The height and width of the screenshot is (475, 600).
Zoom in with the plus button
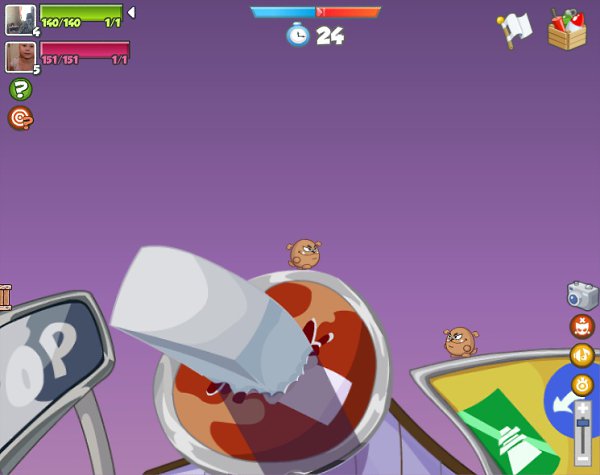(x=584, y=408)
